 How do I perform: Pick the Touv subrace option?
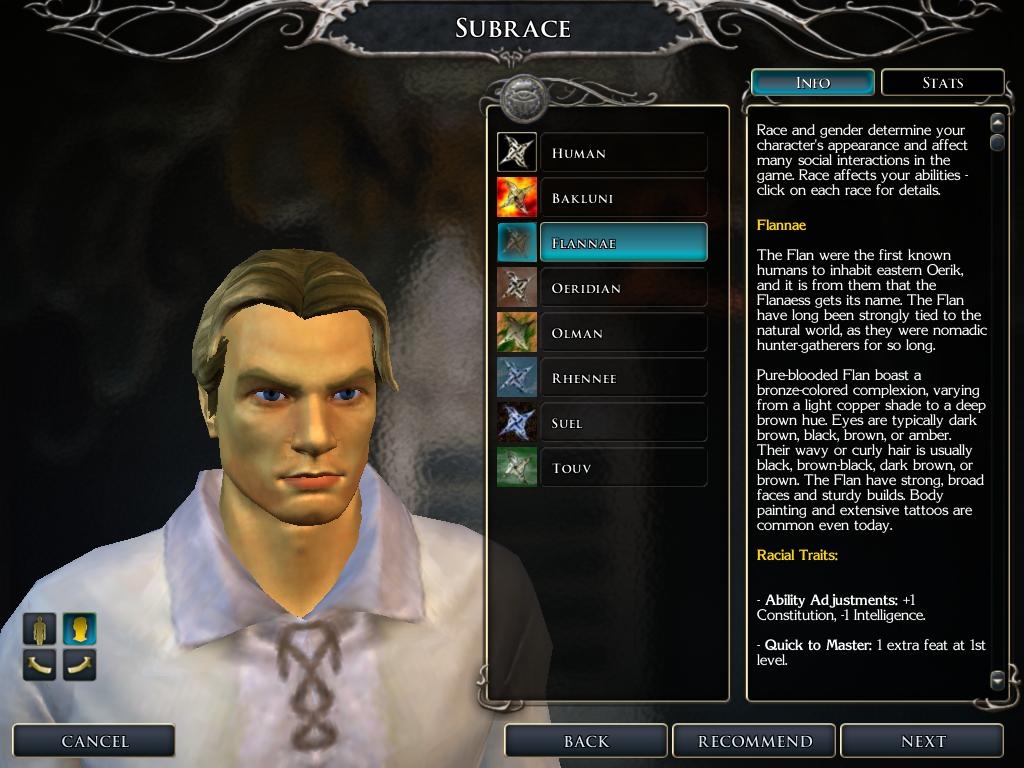point(623,468)
